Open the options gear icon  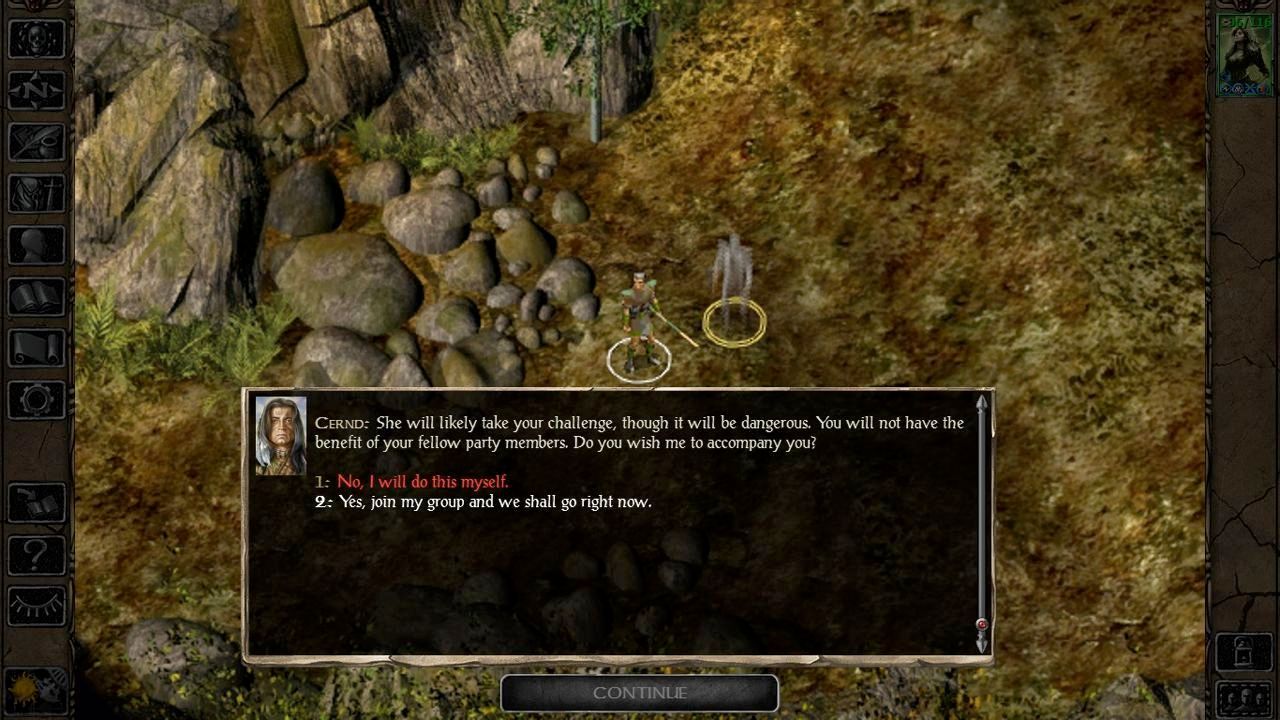coord(37,400)
